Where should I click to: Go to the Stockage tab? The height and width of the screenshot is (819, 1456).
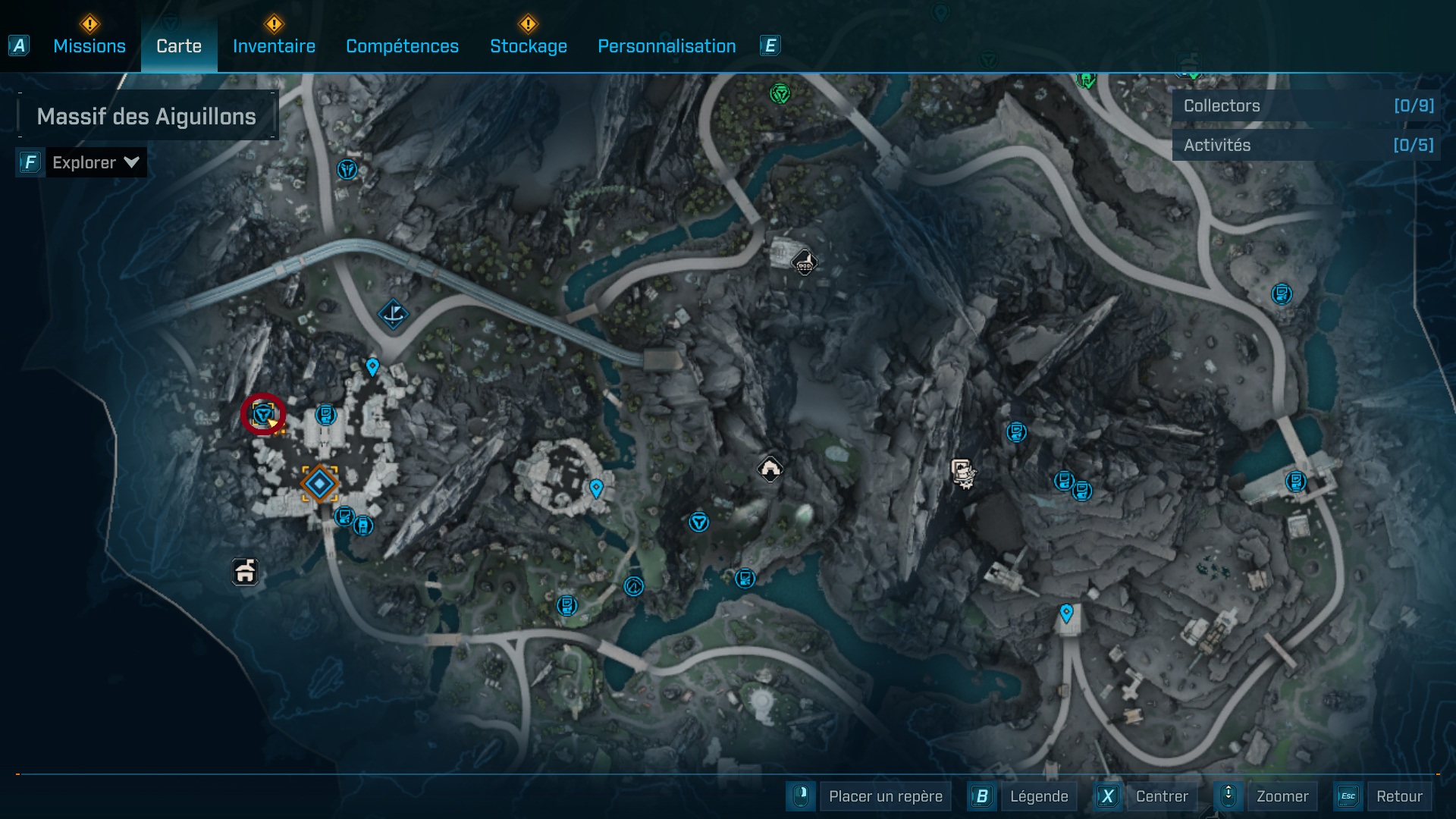click(528, 46)
